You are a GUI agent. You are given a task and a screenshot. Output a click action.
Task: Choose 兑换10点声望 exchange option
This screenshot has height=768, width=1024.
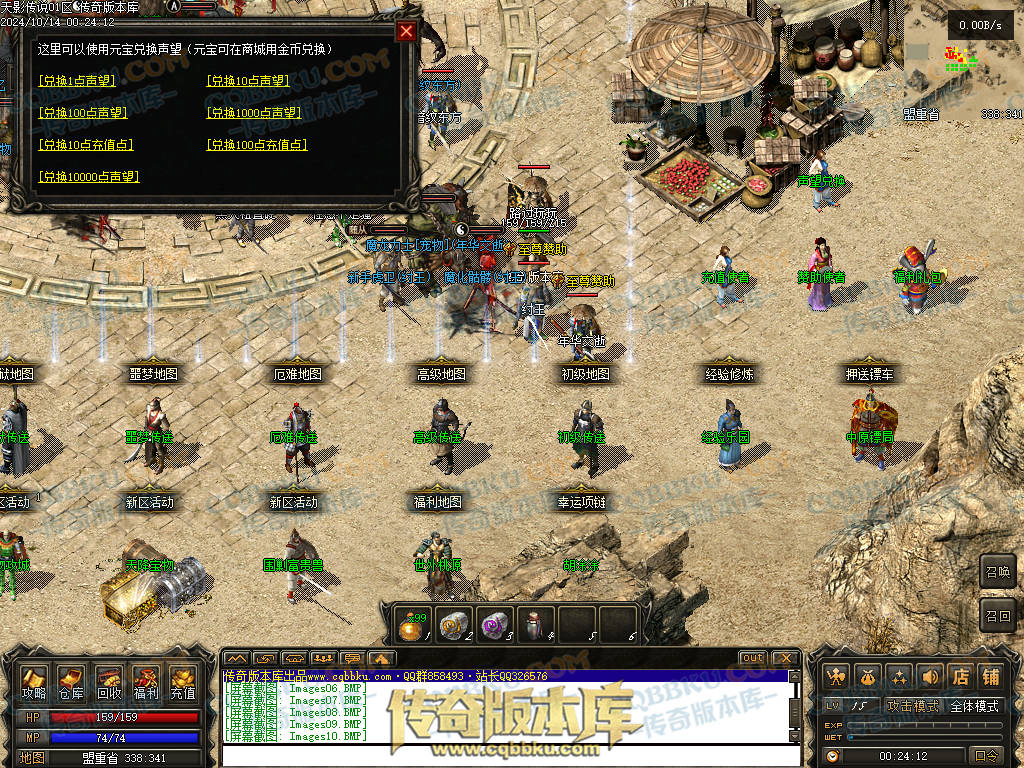point(247,81)
